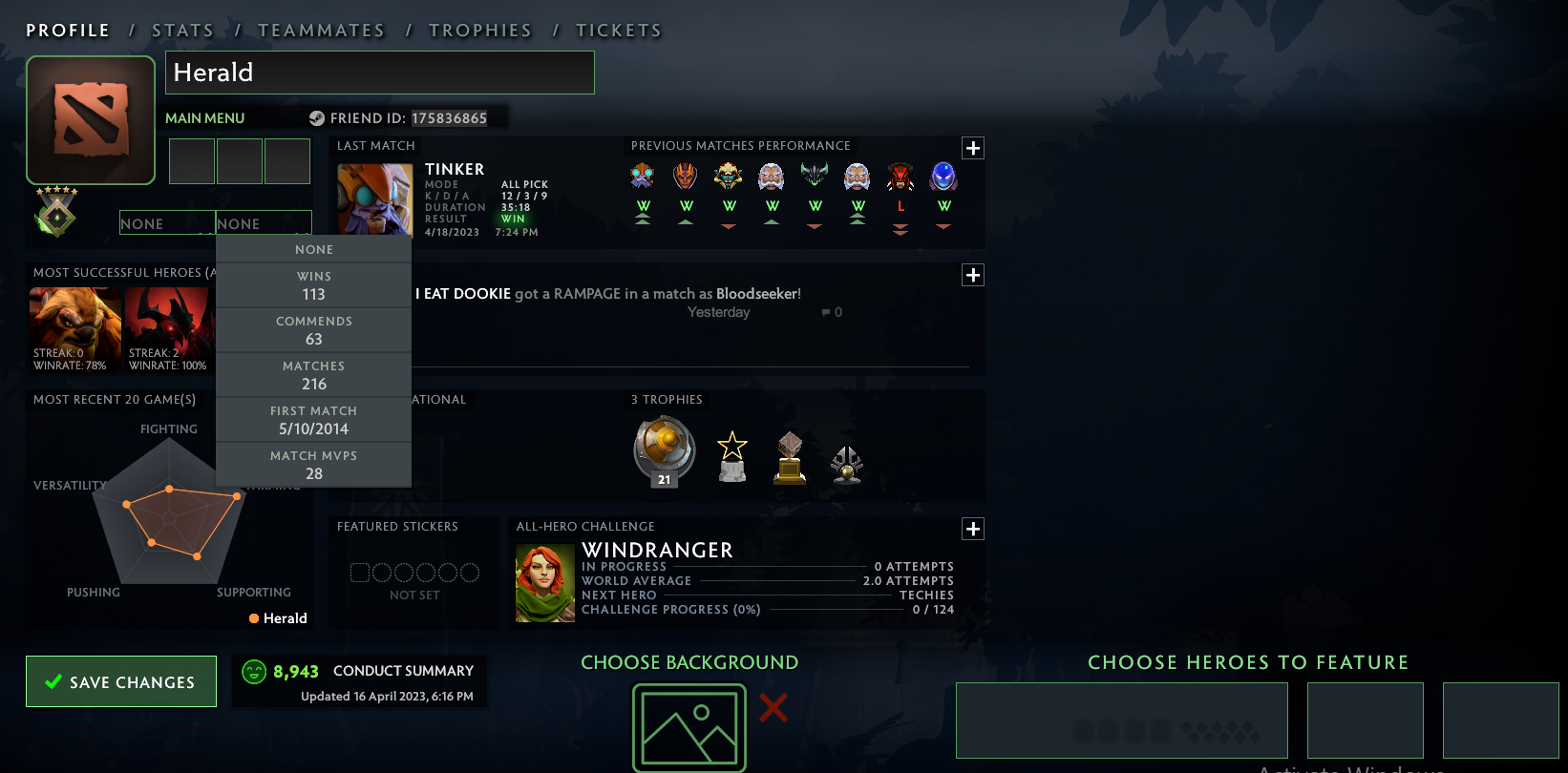Open Windranger's All-Hero Challenge portrait
Image resolution: width=1568 pixels, height=773 pixels.
[x=544, y=581]
